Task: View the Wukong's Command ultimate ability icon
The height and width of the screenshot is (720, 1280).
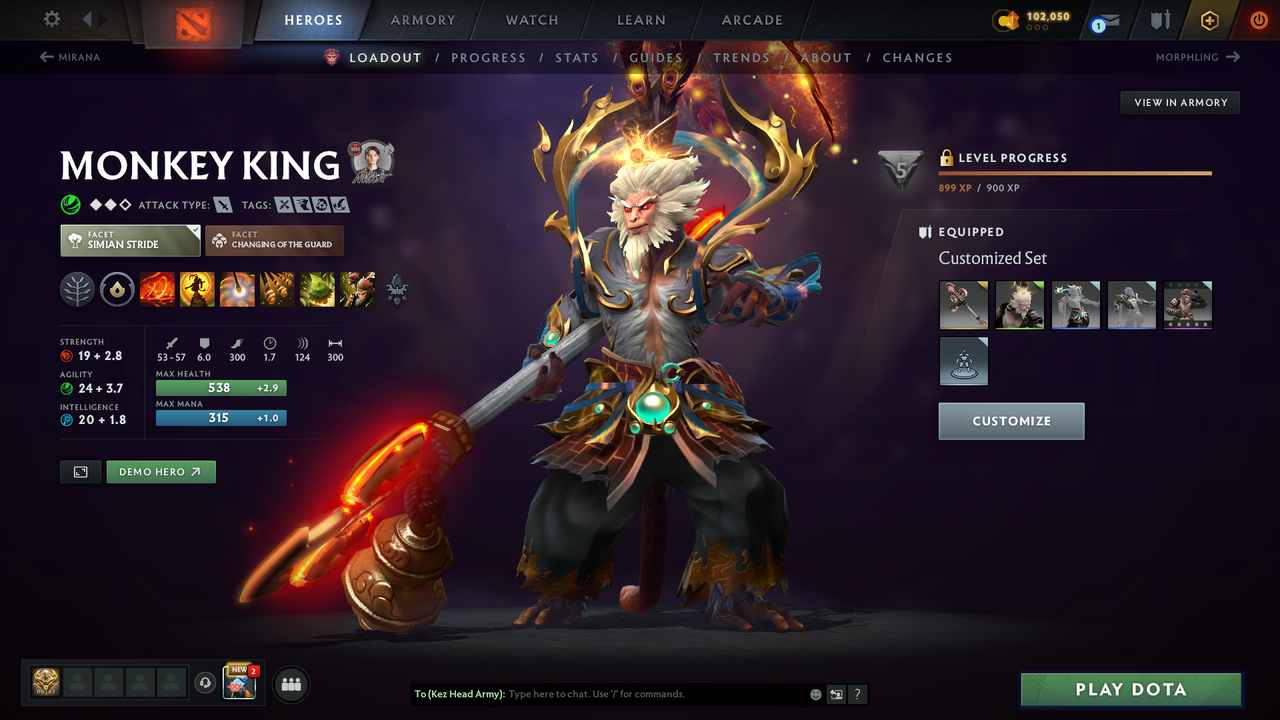Action: coord(357,290)
